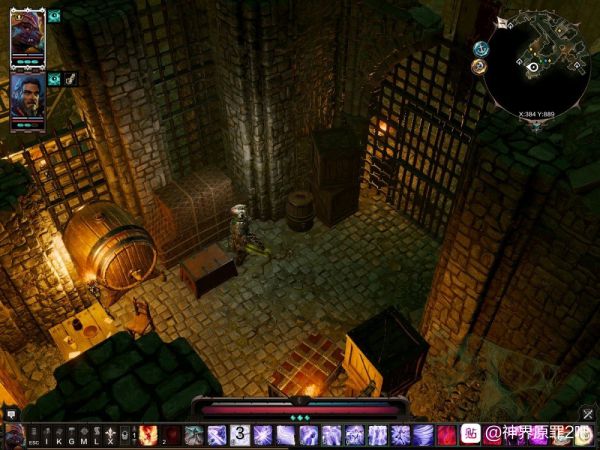Click the hotbar button labeled G
600x450 pixels.
[71, 436]
